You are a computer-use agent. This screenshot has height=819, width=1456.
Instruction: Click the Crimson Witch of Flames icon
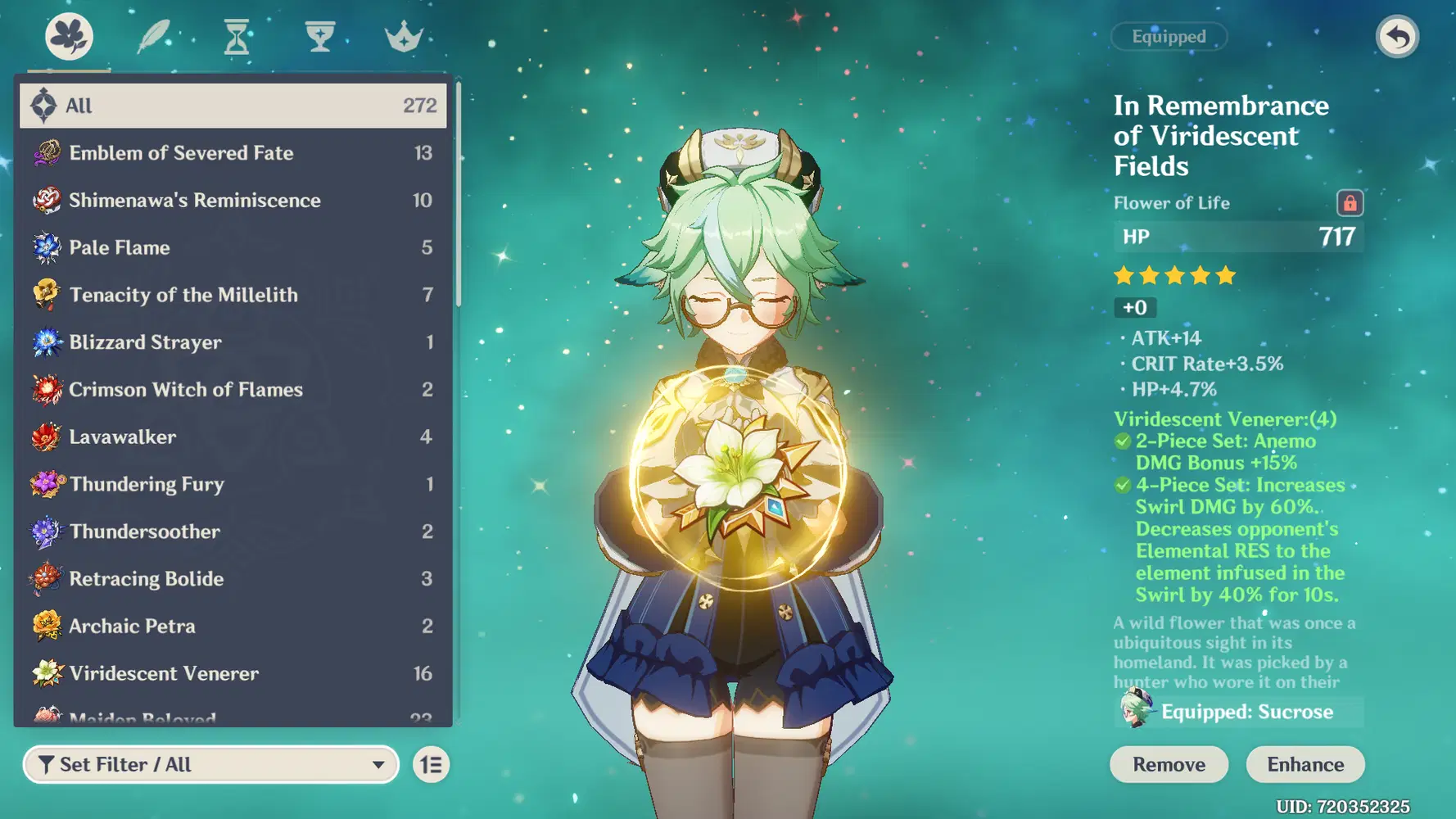click(47, 389)
